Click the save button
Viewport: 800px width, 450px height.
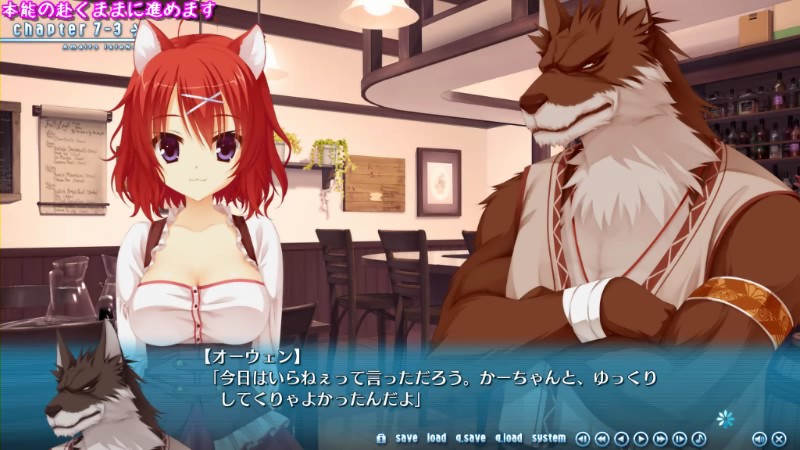(x=406, y=438)
